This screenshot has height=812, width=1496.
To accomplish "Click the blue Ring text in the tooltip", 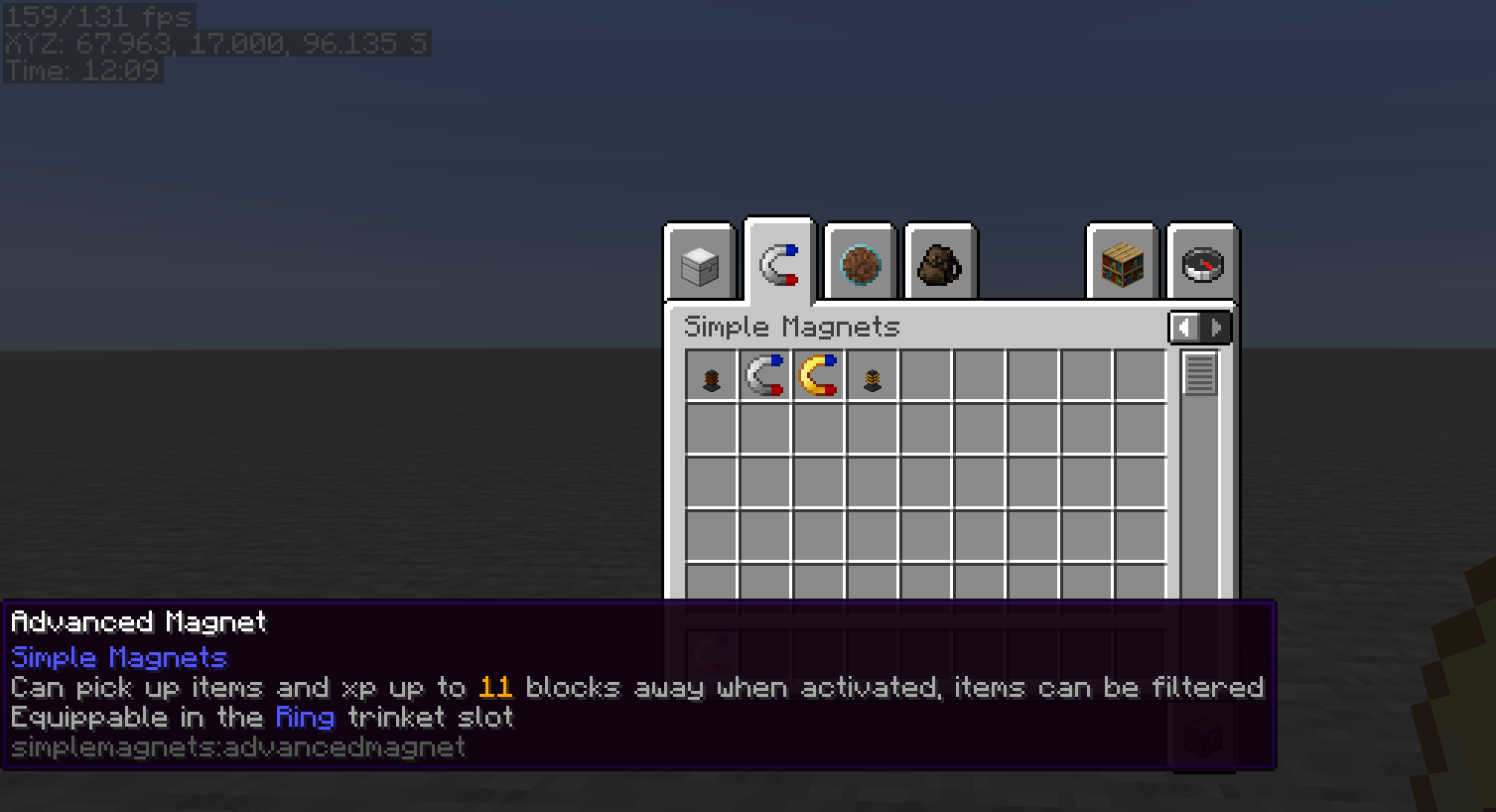I will (x=304, y=718).
